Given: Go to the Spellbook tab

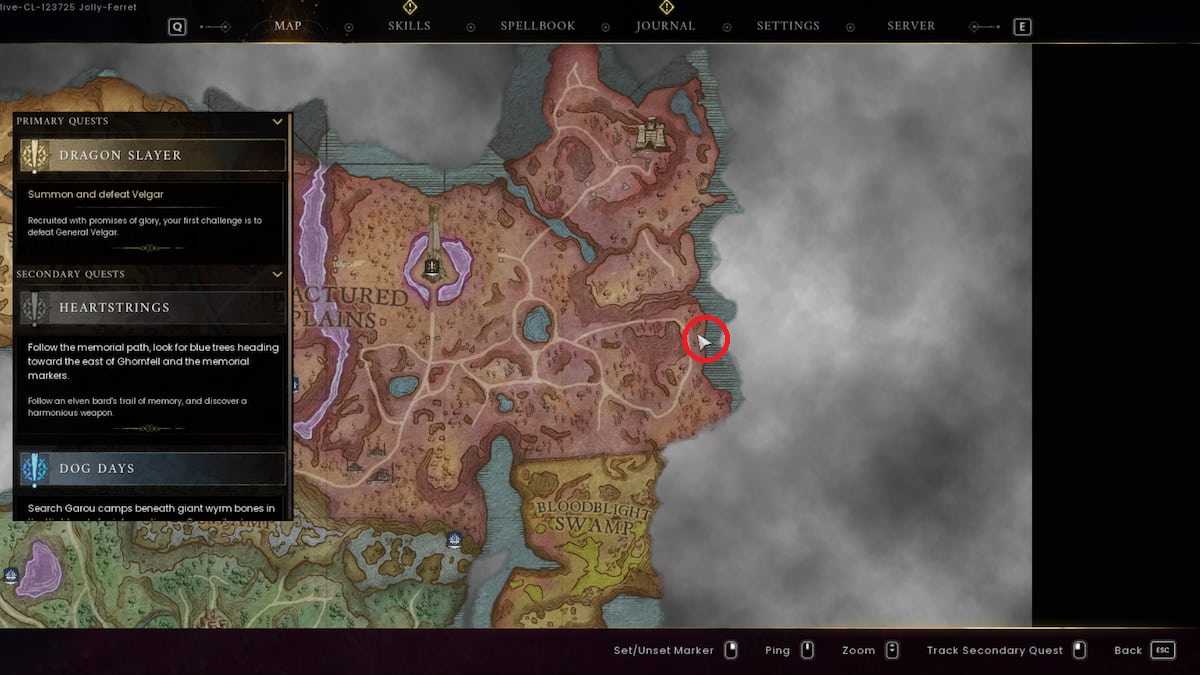Looking at the screenshot, I should [538, 26].
